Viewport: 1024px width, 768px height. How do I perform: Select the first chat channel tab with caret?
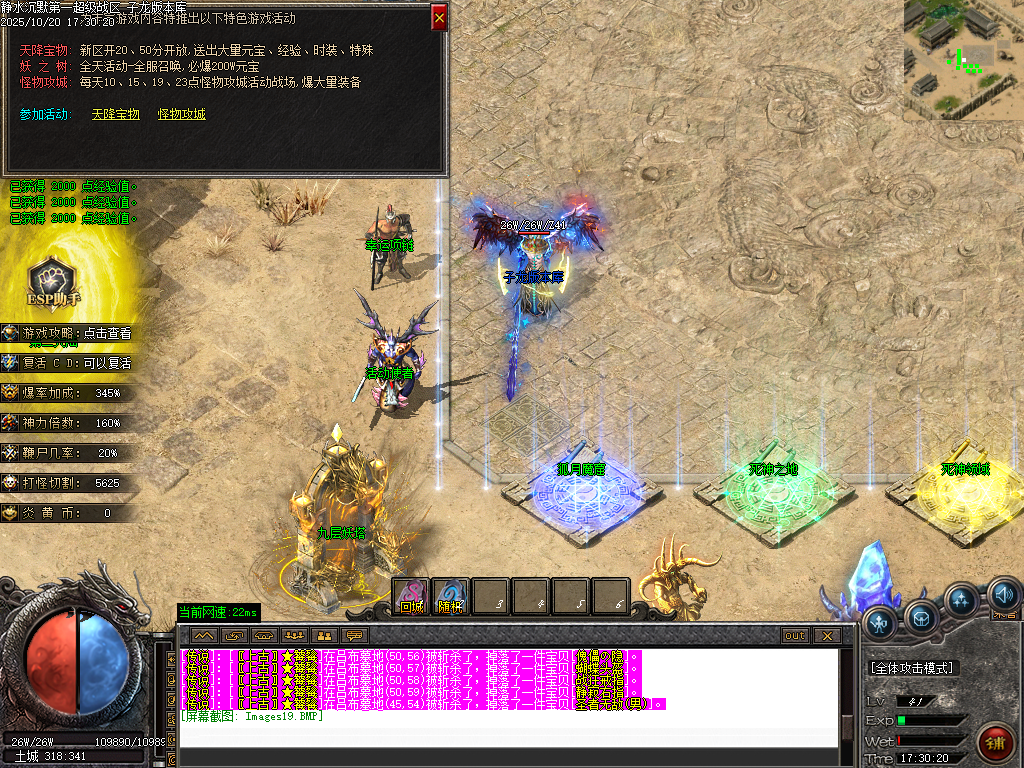[x=204, y=635]
